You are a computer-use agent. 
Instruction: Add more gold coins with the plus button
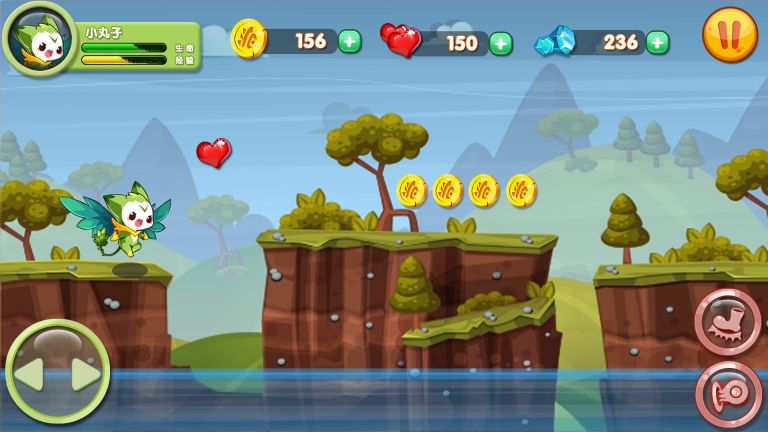[x=349, y=41]
